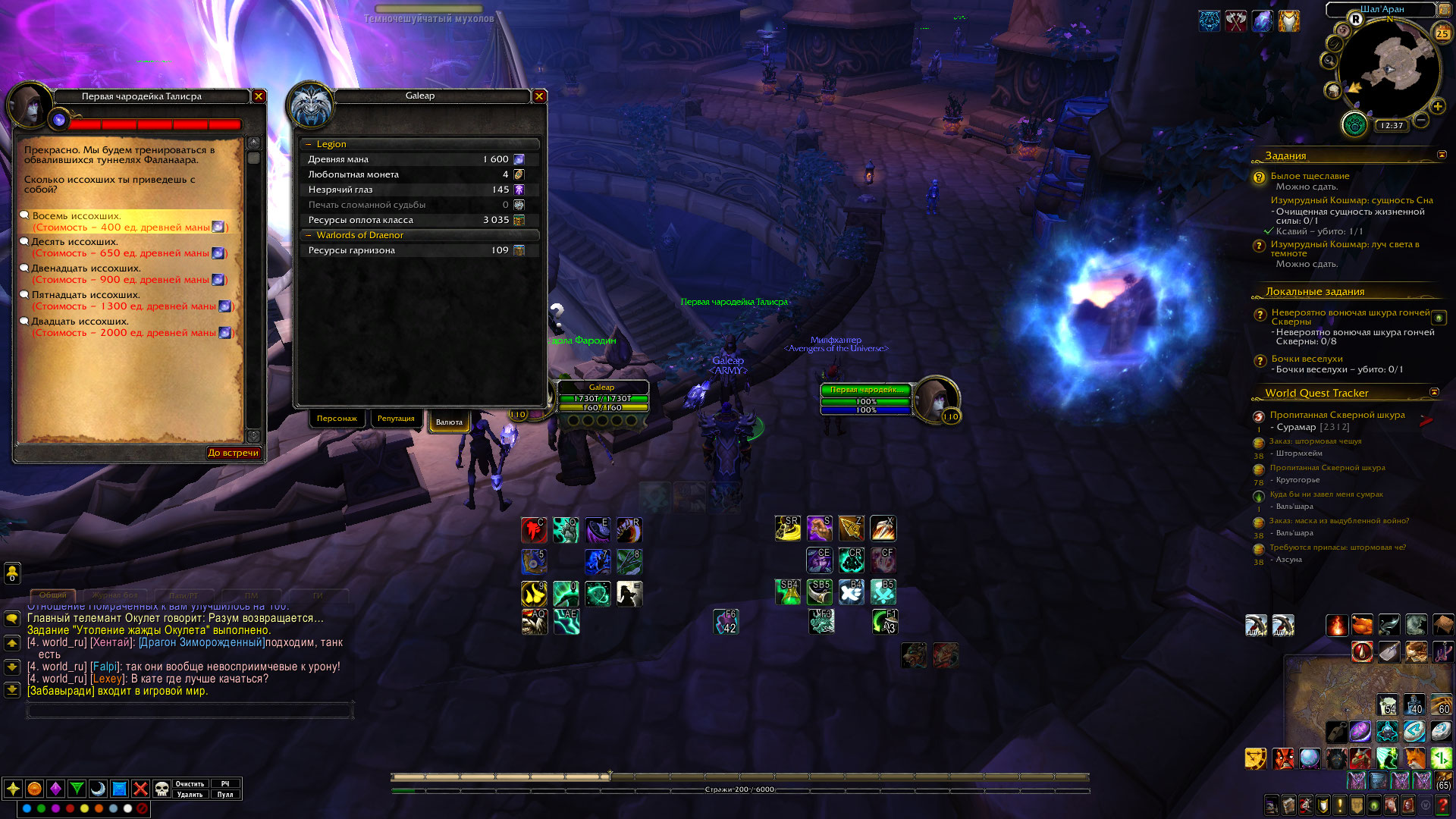1456x819 pixels.
Task: Collapse the Legion currency header
Action: coord(309,144)
